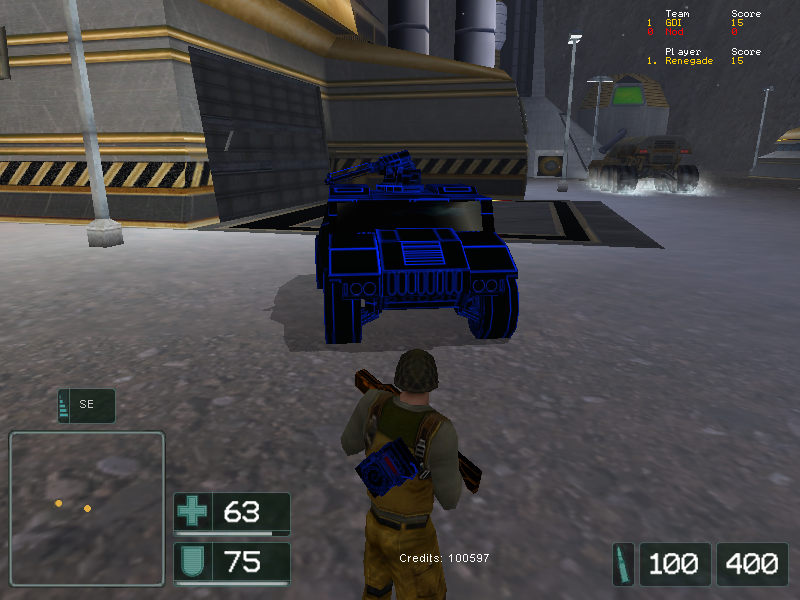The image size is (800, 600).
Task: Click the green health cross icon
Action: pyautogui.click(x=192, y=513)
